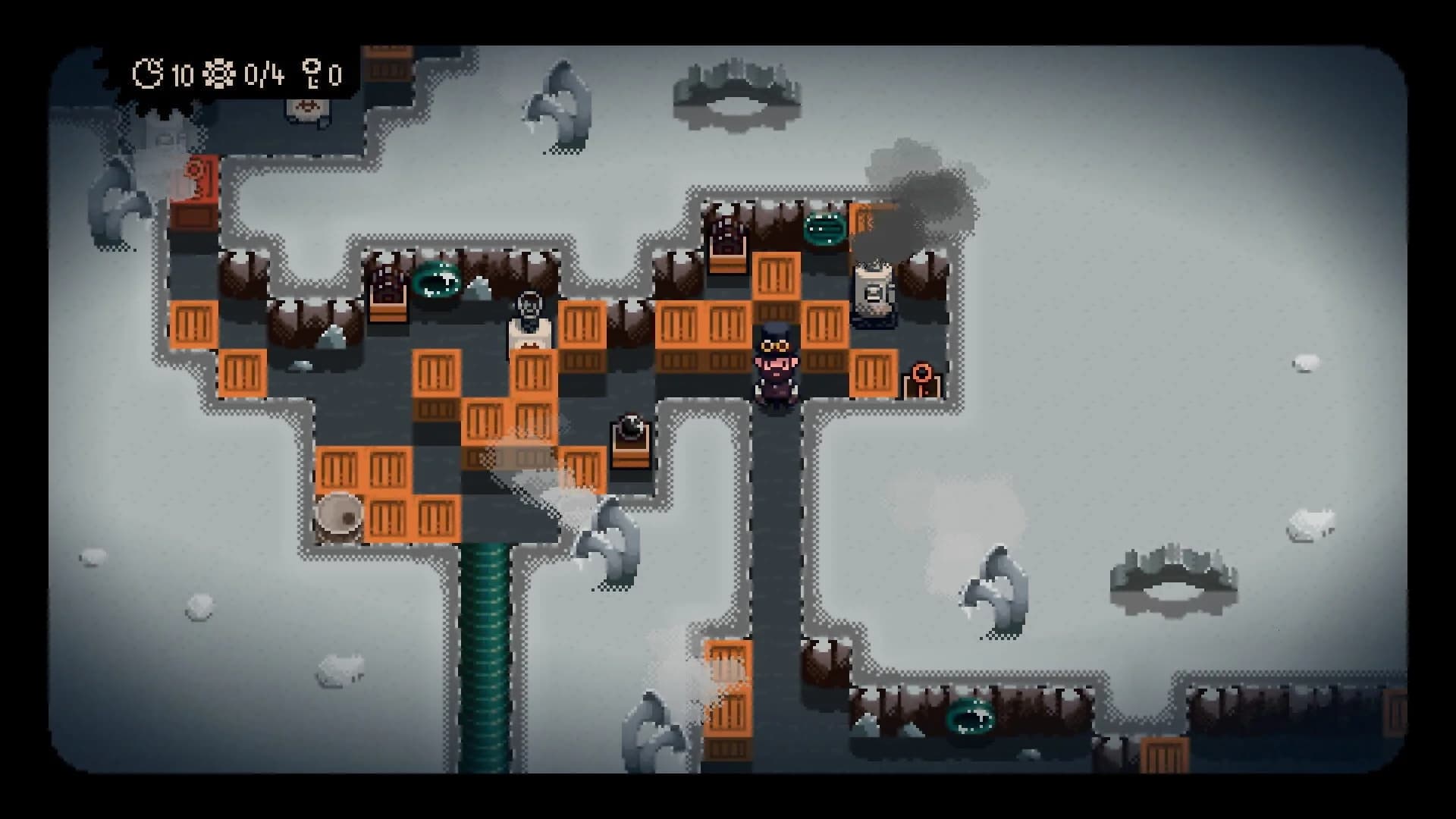1456x819 pixels.
Task: Click the snowflake icon beside the 0/4 counter
Action: tap(218, 74)
